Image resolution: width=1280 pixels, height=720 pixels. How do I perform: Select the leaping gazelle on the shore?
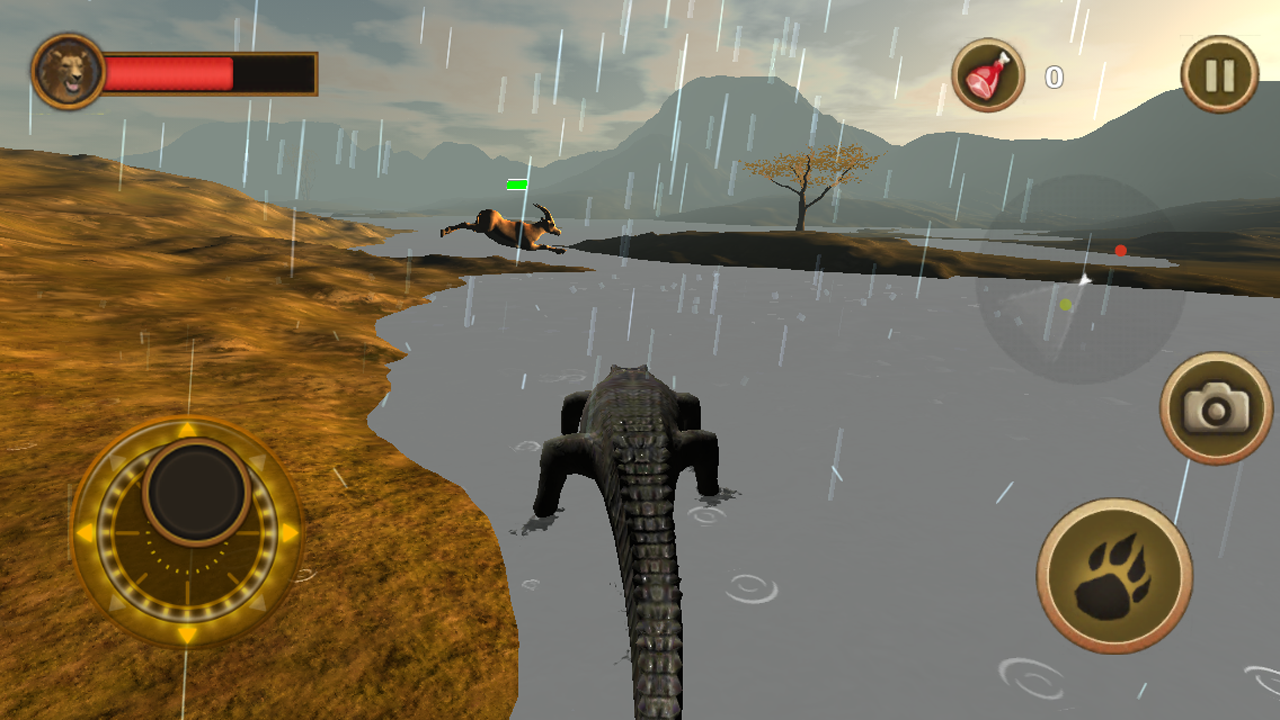[500, 228]
